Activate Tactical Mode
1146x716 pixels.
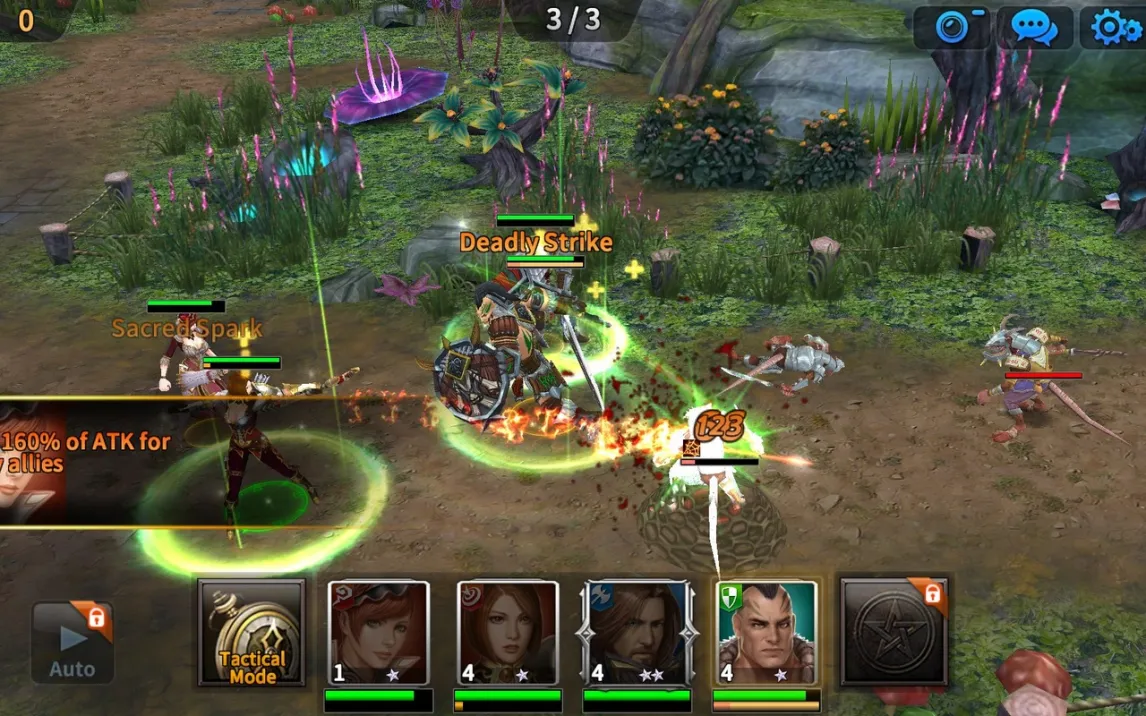click(x=252, y=632)
